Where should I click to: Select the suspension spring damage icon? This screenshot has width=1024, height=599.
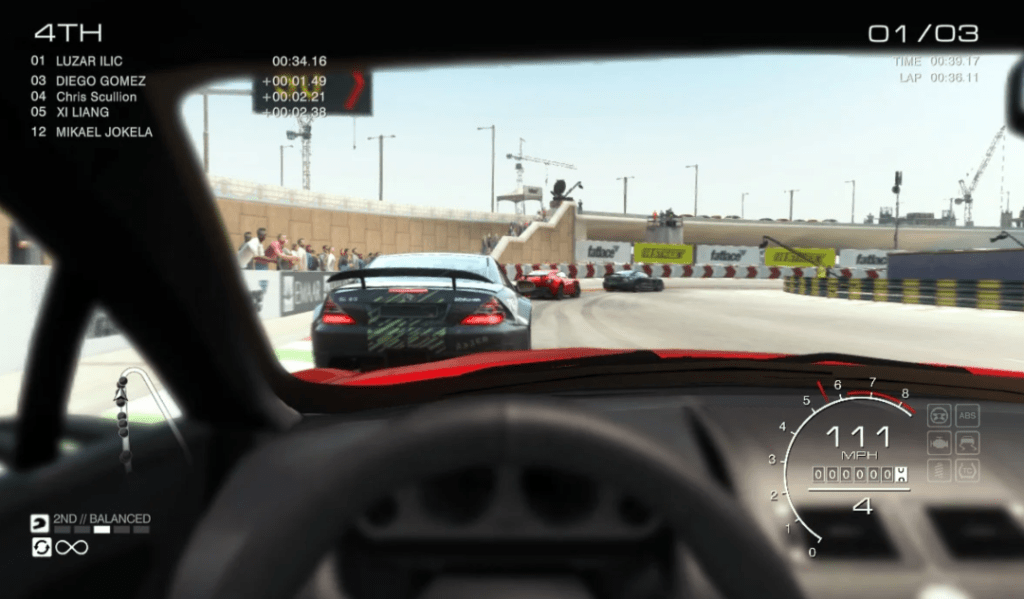[939, 469]
